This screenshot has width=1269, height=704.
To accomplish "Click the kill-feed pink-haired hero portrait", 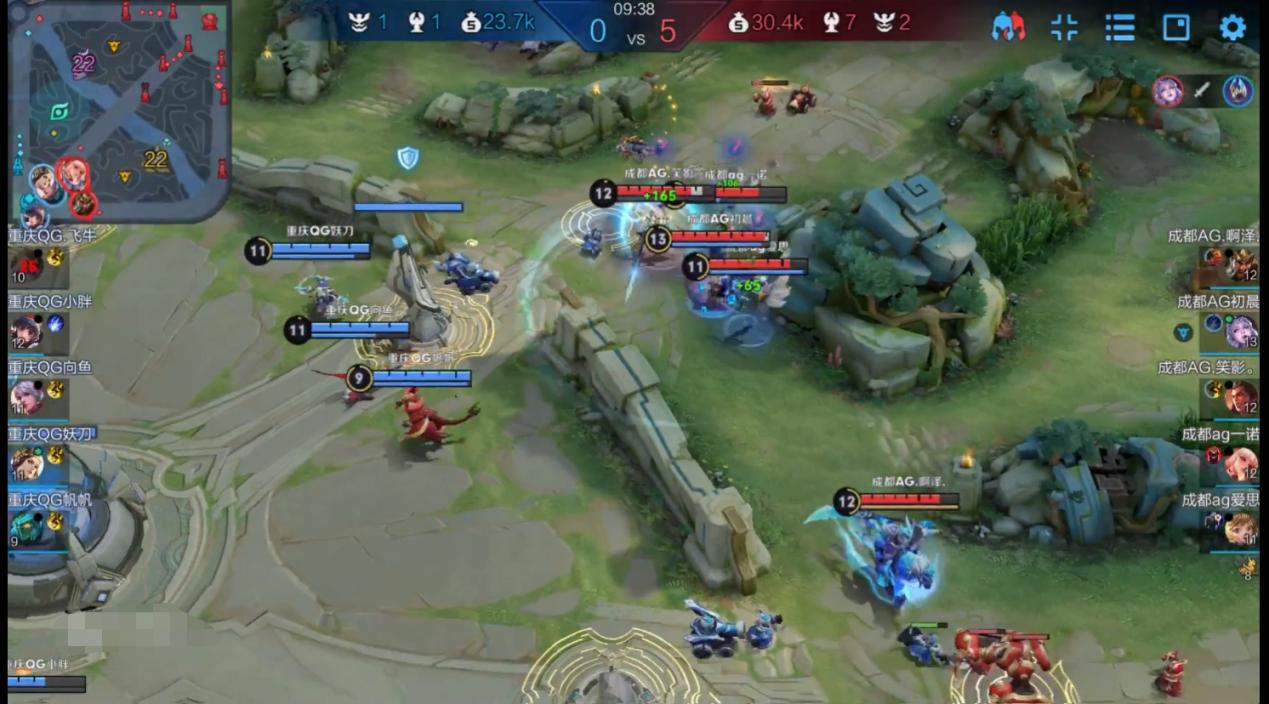I will (x=1167, y=91).
